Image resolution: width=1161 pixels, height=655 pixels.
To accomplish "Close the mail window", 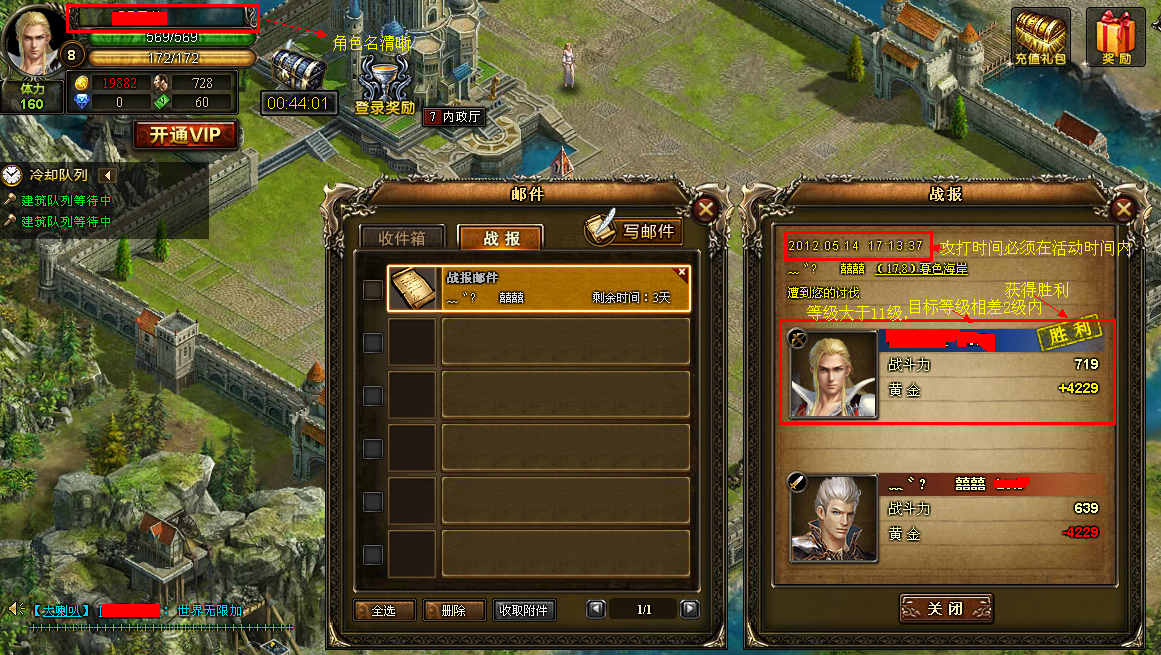I will pyautogui.click(x=706, y=210).
